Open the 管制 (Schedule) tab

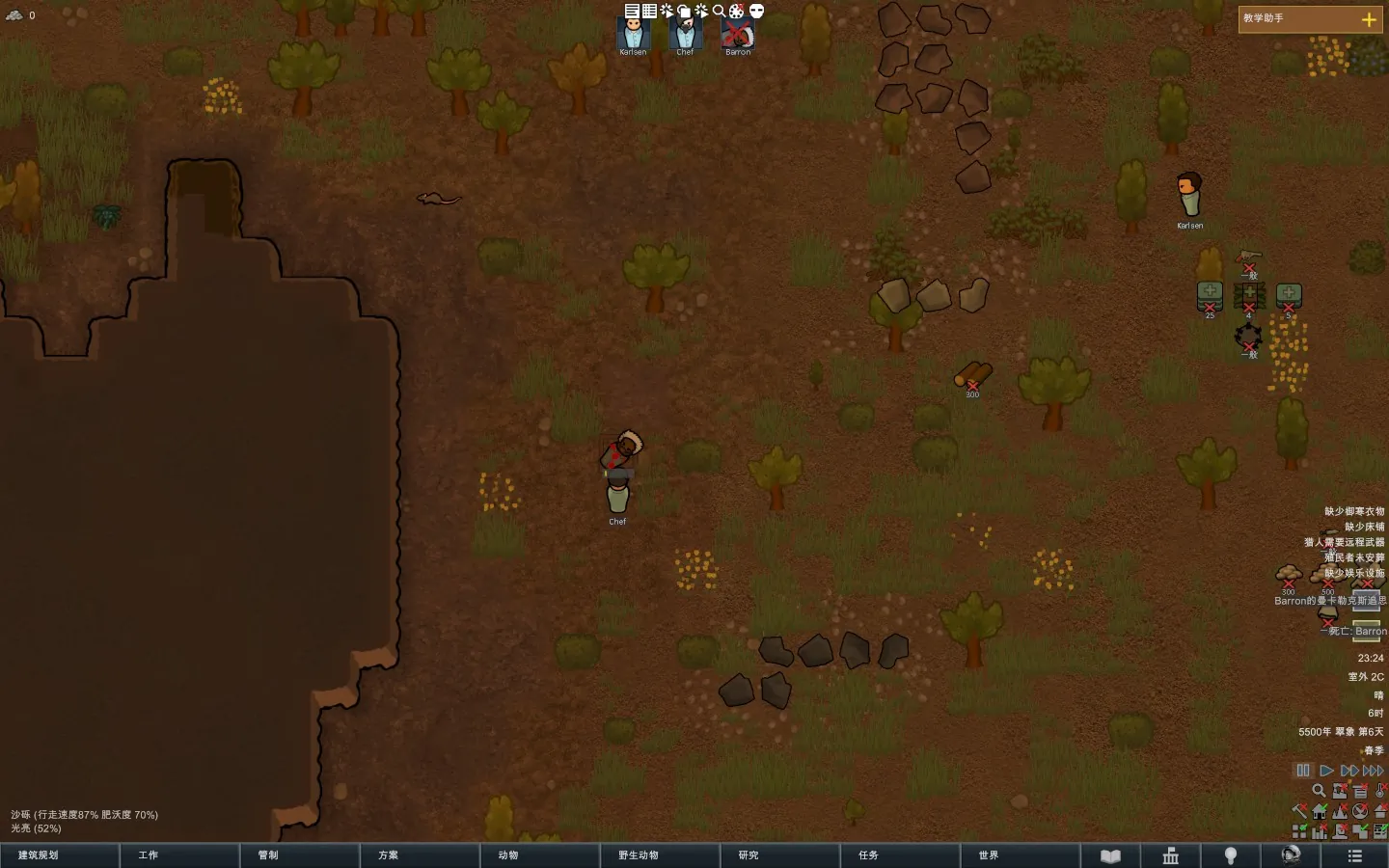(x=299, y=855)
